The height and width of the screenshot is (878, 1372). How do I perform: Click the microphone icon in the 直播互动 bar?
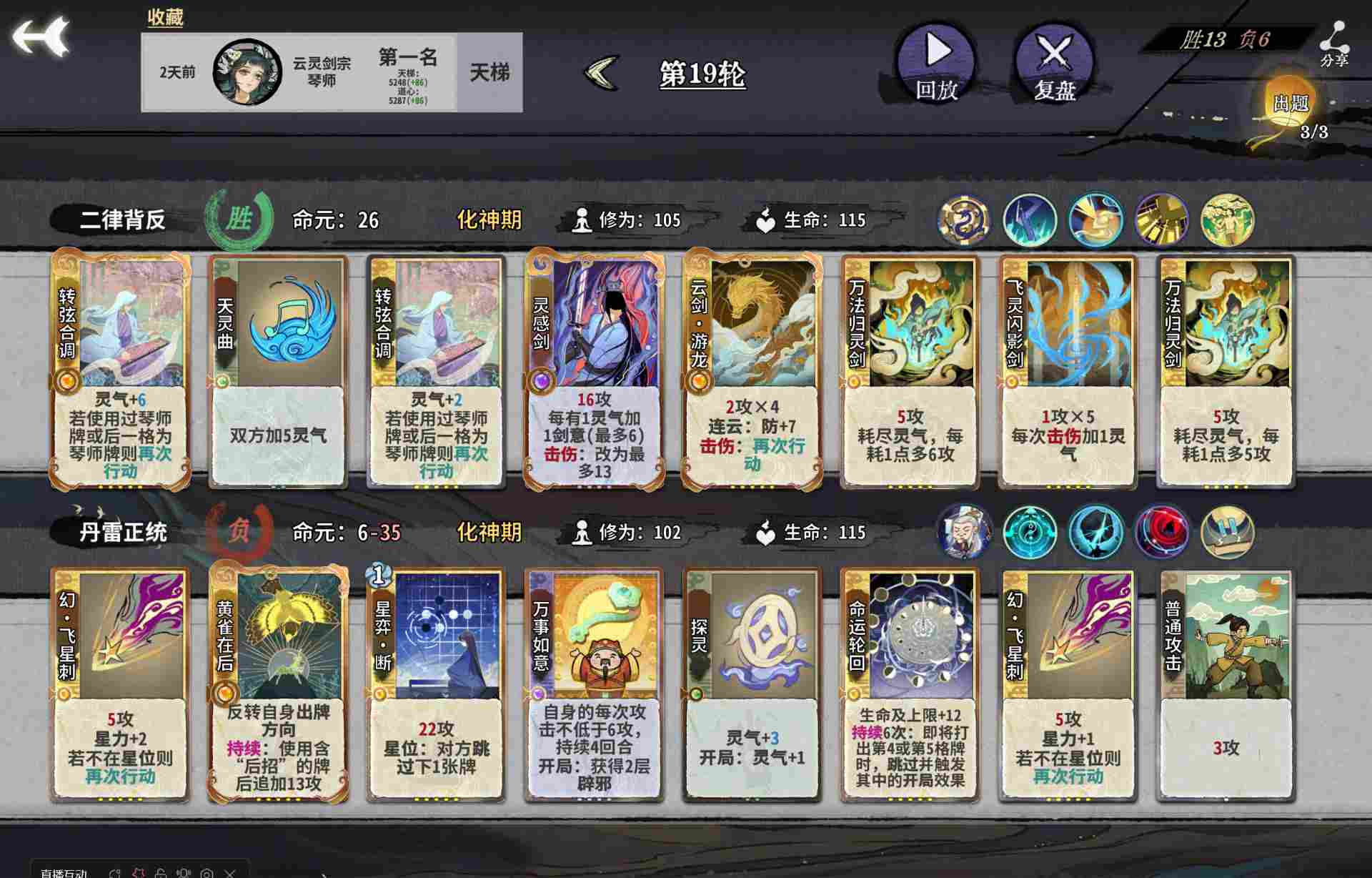click(x=184, y=872)
